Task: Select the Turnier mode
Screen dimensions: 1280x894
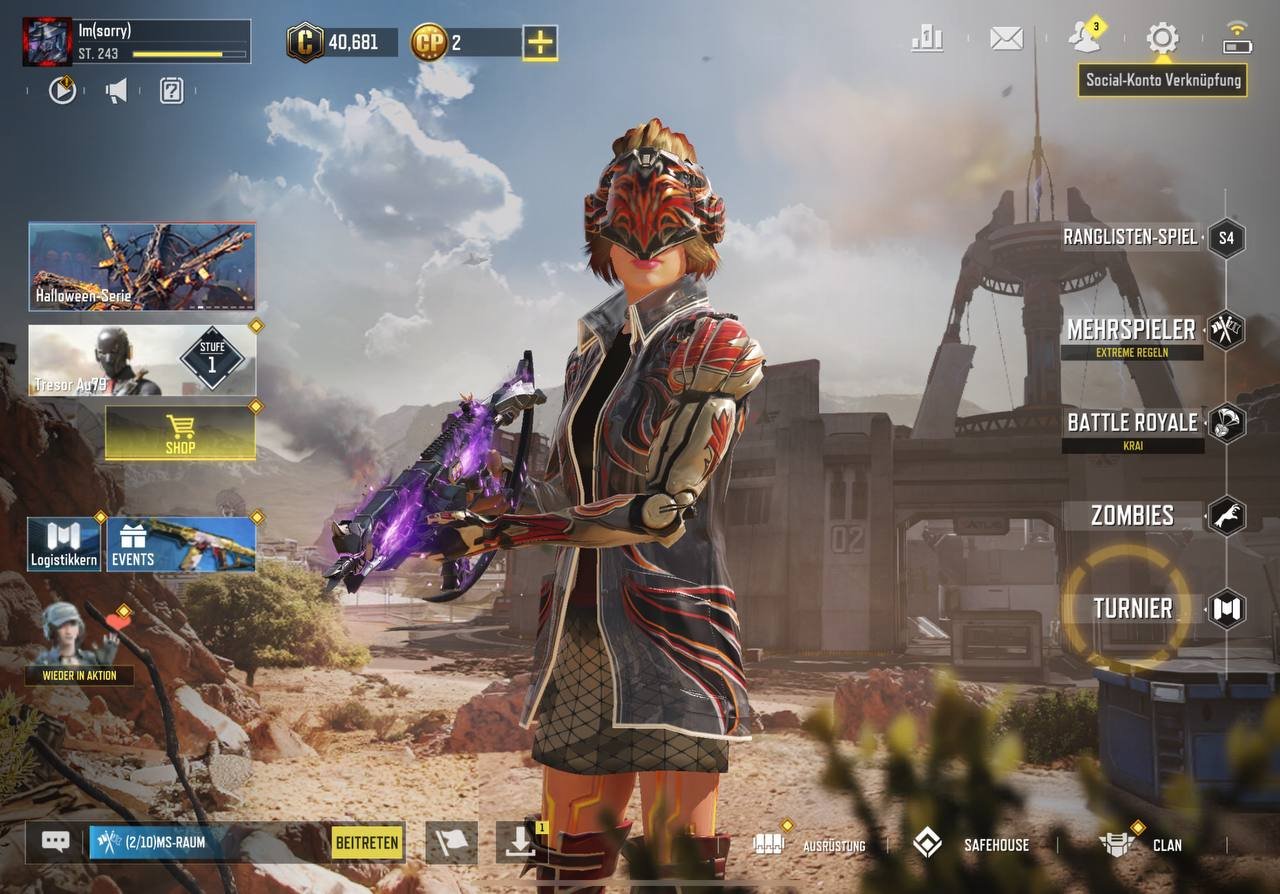Action: pos(1132,608)
